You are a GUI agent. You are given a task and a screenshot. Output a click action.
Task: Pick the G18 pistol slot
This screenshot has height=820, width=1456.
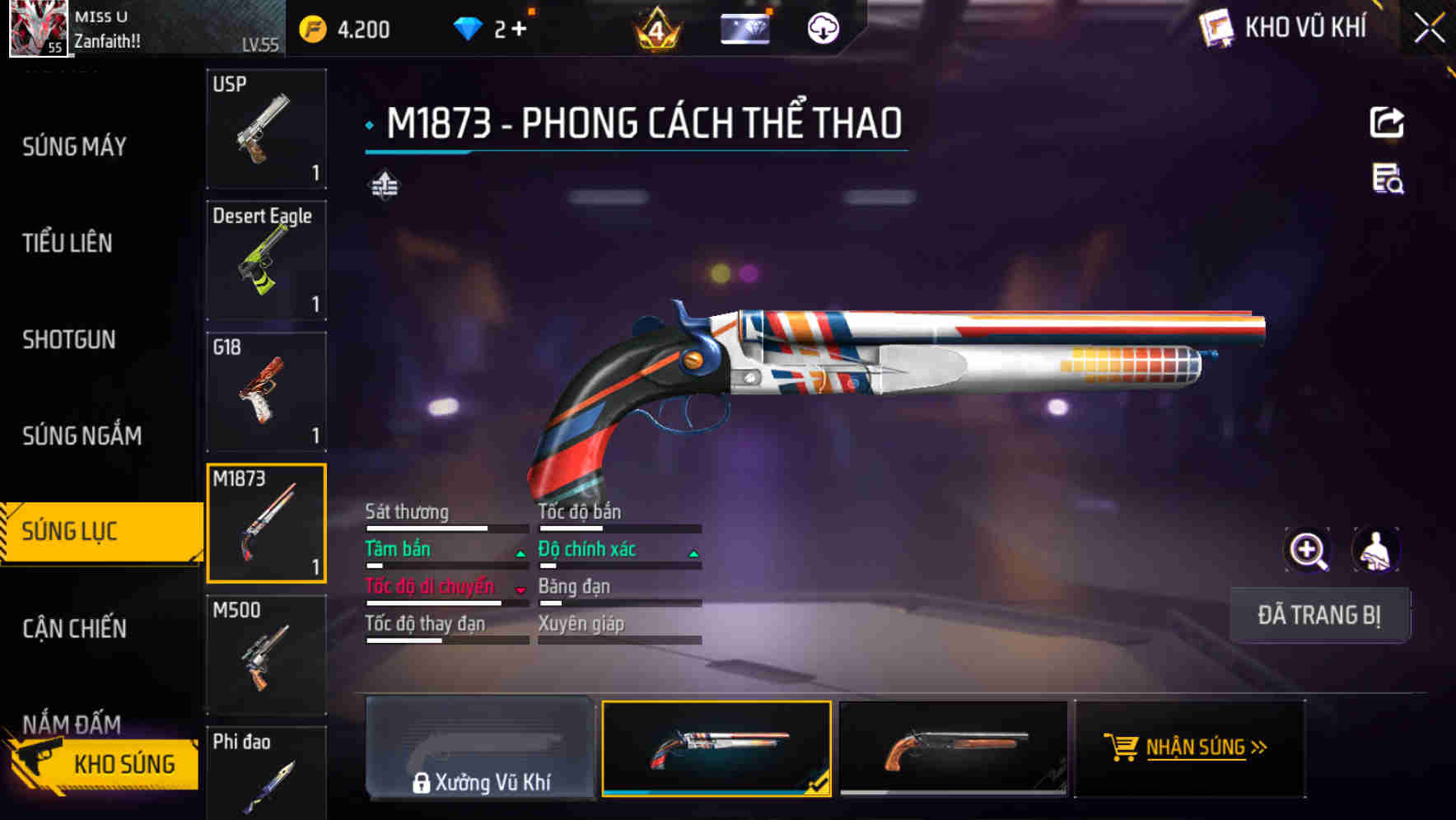(266, 392)
